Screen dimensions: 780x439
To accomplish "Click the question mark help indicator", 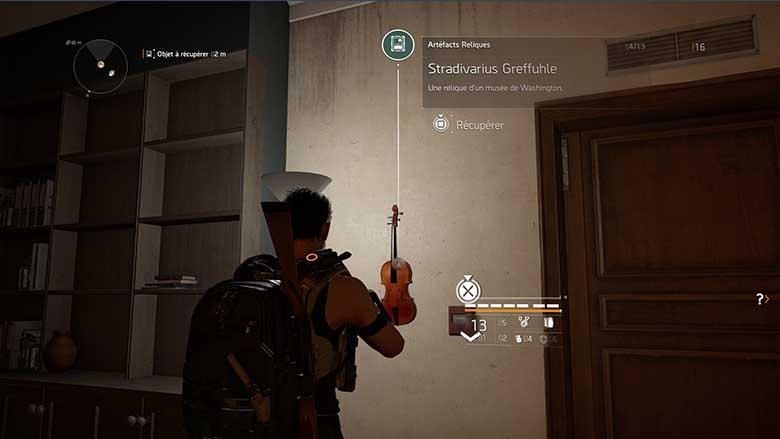I will click(761, 298).
